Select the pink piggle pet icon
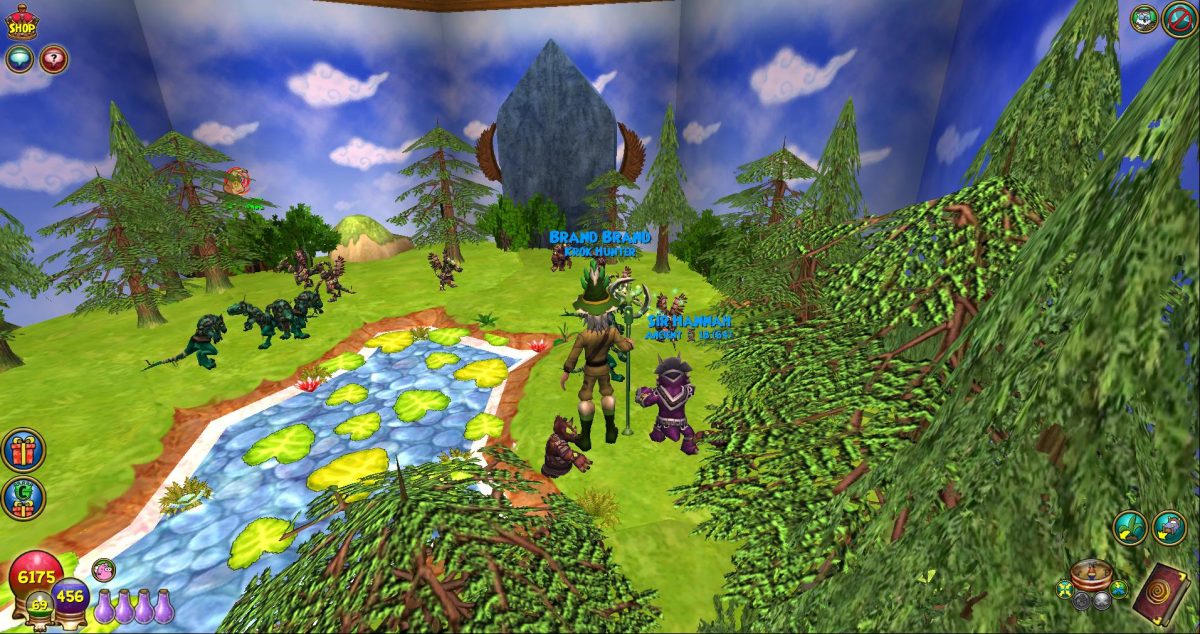1200x634 pixels. tap(103, 570)
